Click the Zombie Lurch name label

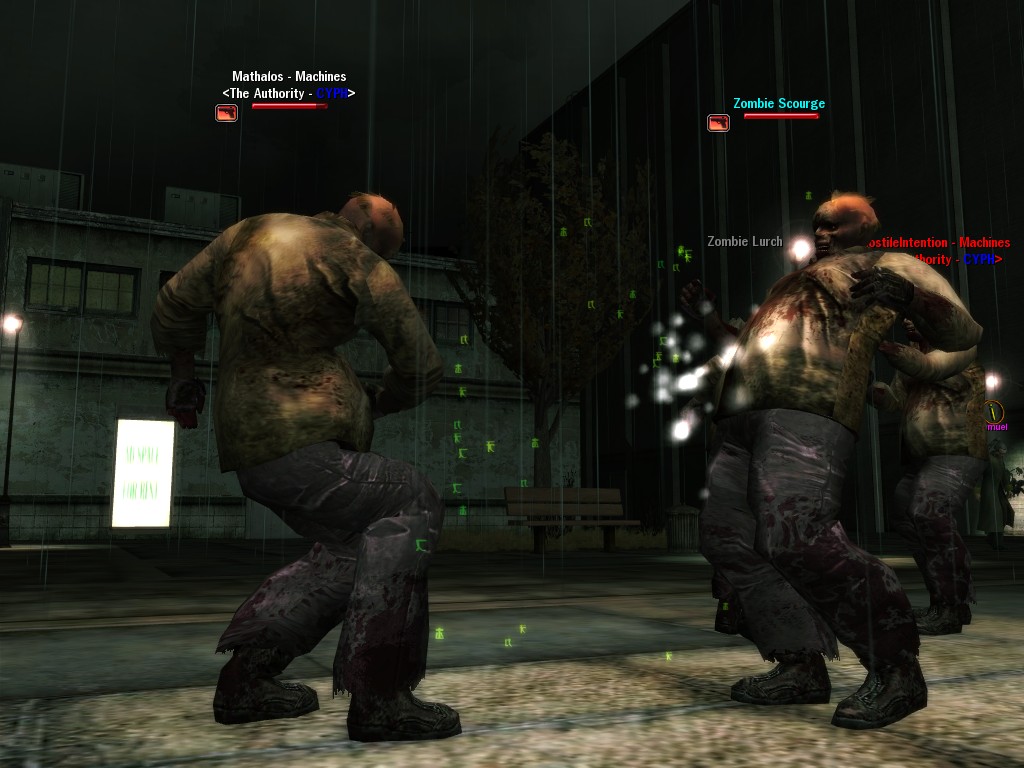point(744,242)
